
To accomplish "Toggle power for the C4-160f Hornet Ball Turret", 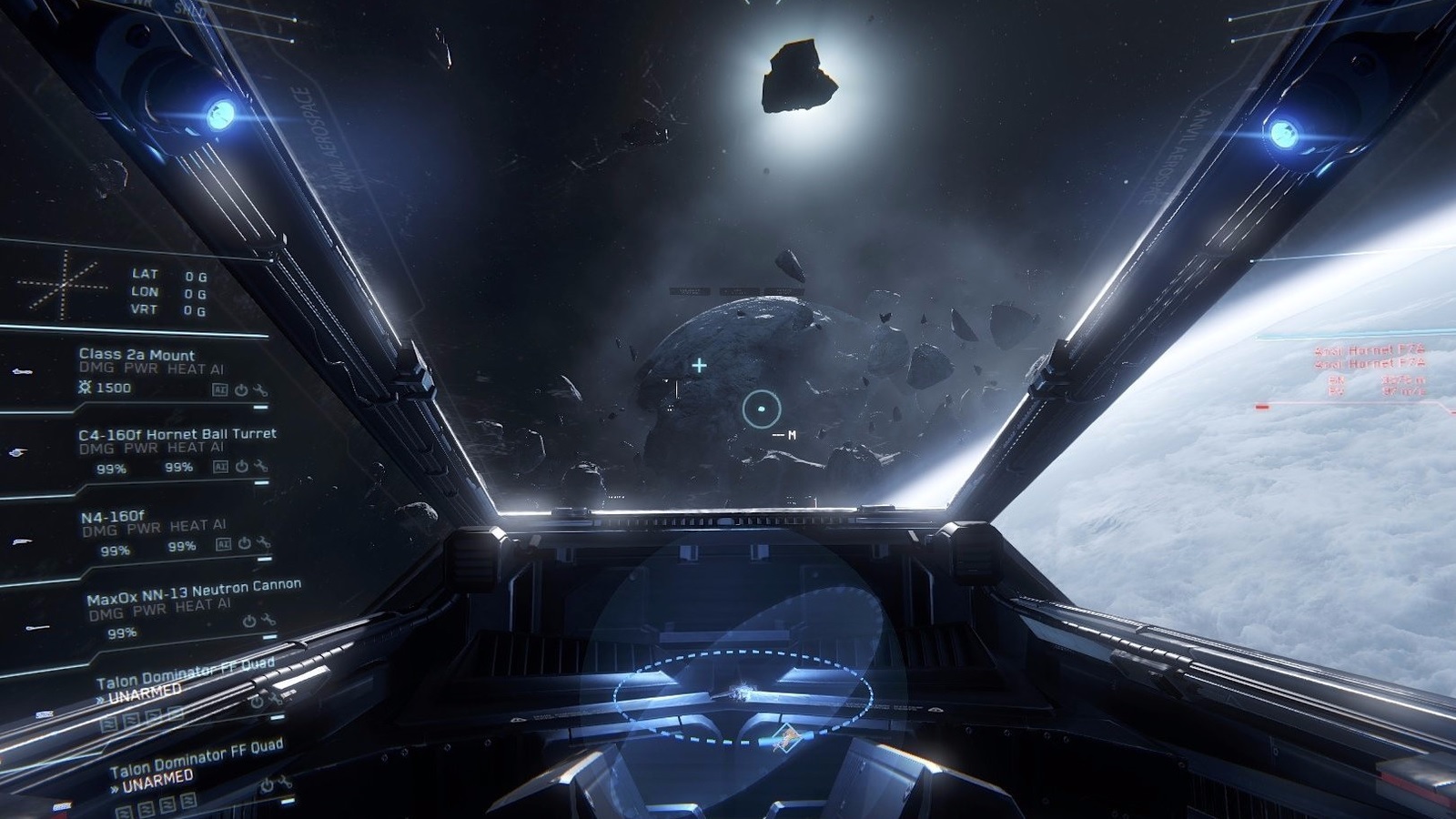I will point(242,466).
